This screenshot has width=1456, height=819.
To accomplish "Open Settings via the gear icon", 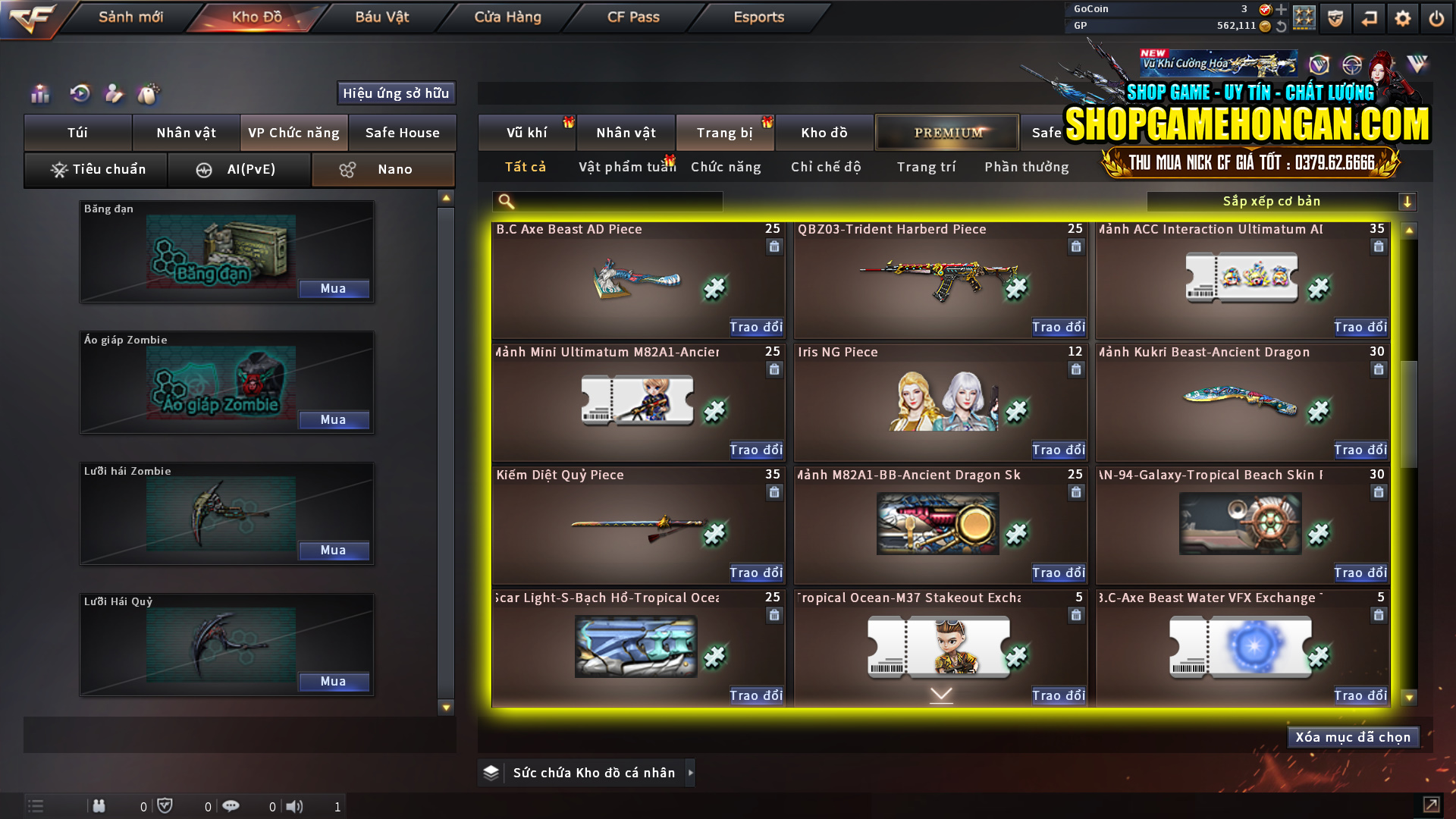I will pos(1403,17).
